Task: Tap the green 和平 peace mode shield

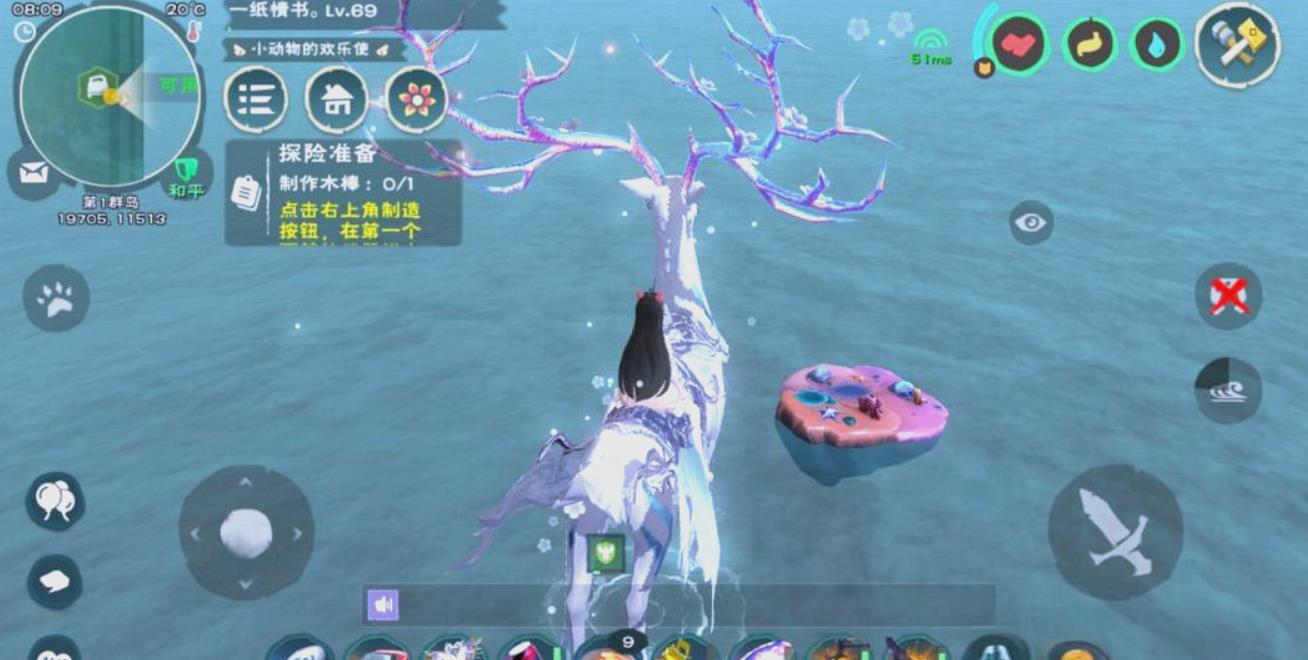Action: tap(185, 175)
